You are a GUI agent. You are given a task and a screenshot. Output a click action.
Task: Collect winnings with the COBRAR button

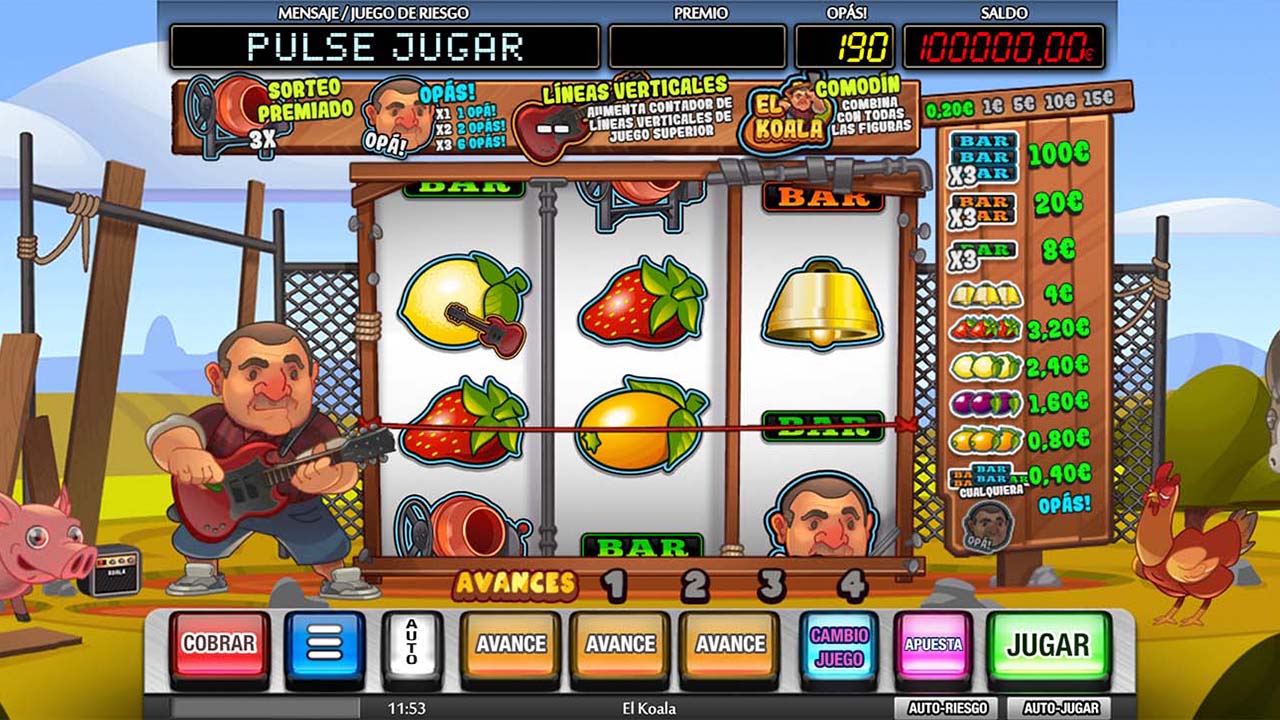[x=218, y=645]
